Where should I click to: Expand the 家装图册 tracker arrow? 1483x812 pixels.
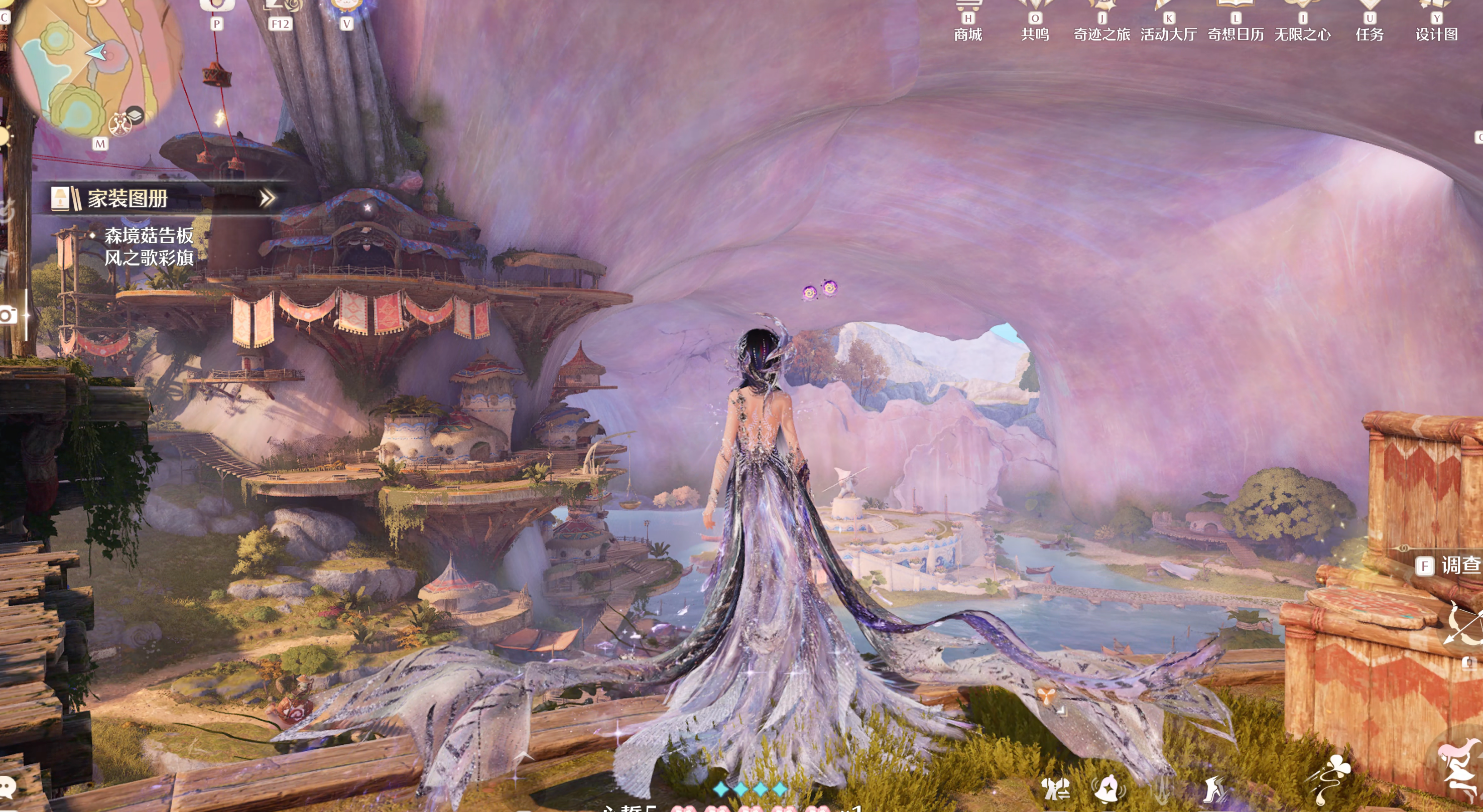coord(267,199)
